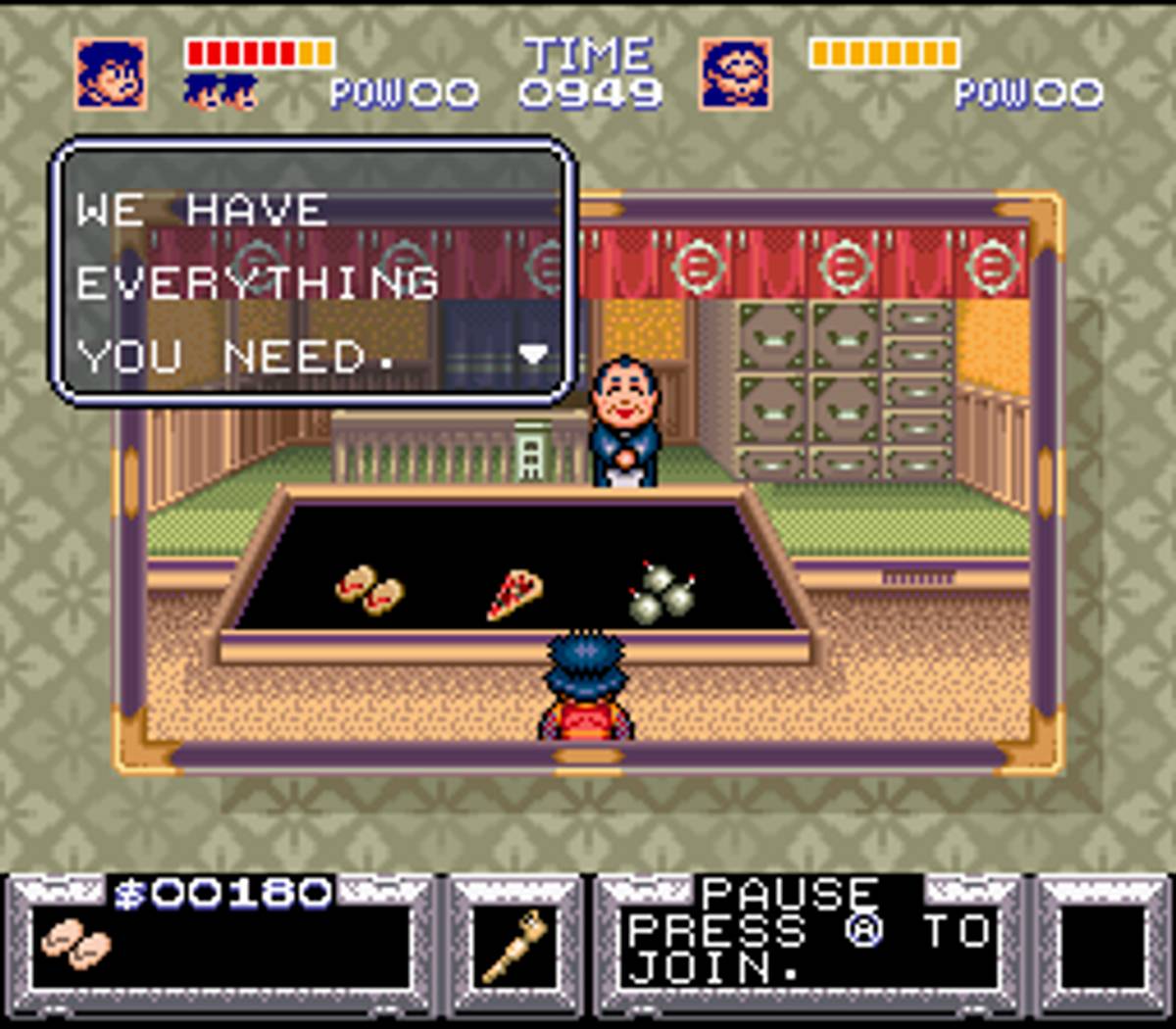Select the sandals in the inventory panel
The height and width of the screenshot is (1029, 1176).
click(x=76, y=947)
